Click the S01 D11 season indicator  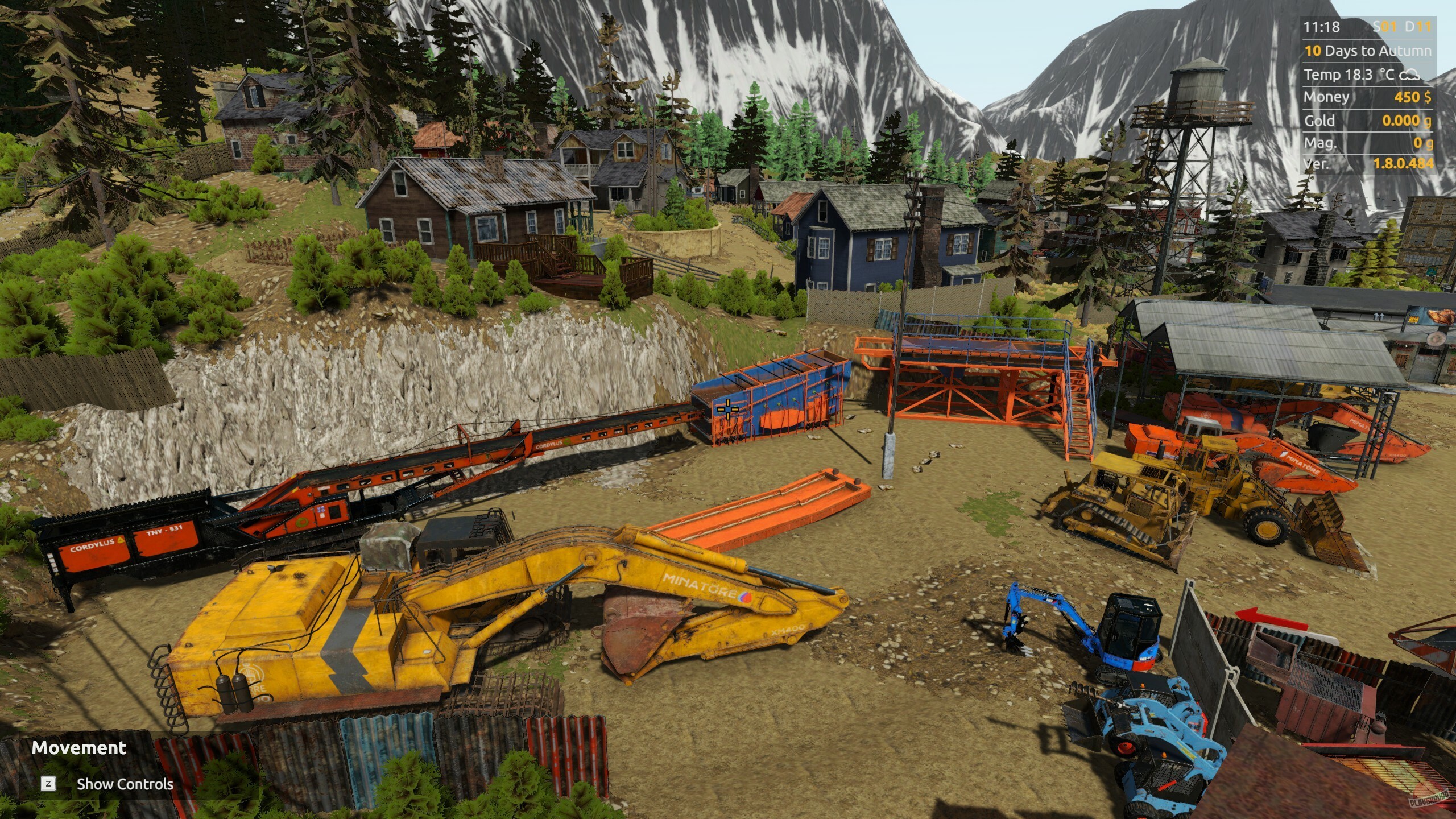(x=1403, y=27)
